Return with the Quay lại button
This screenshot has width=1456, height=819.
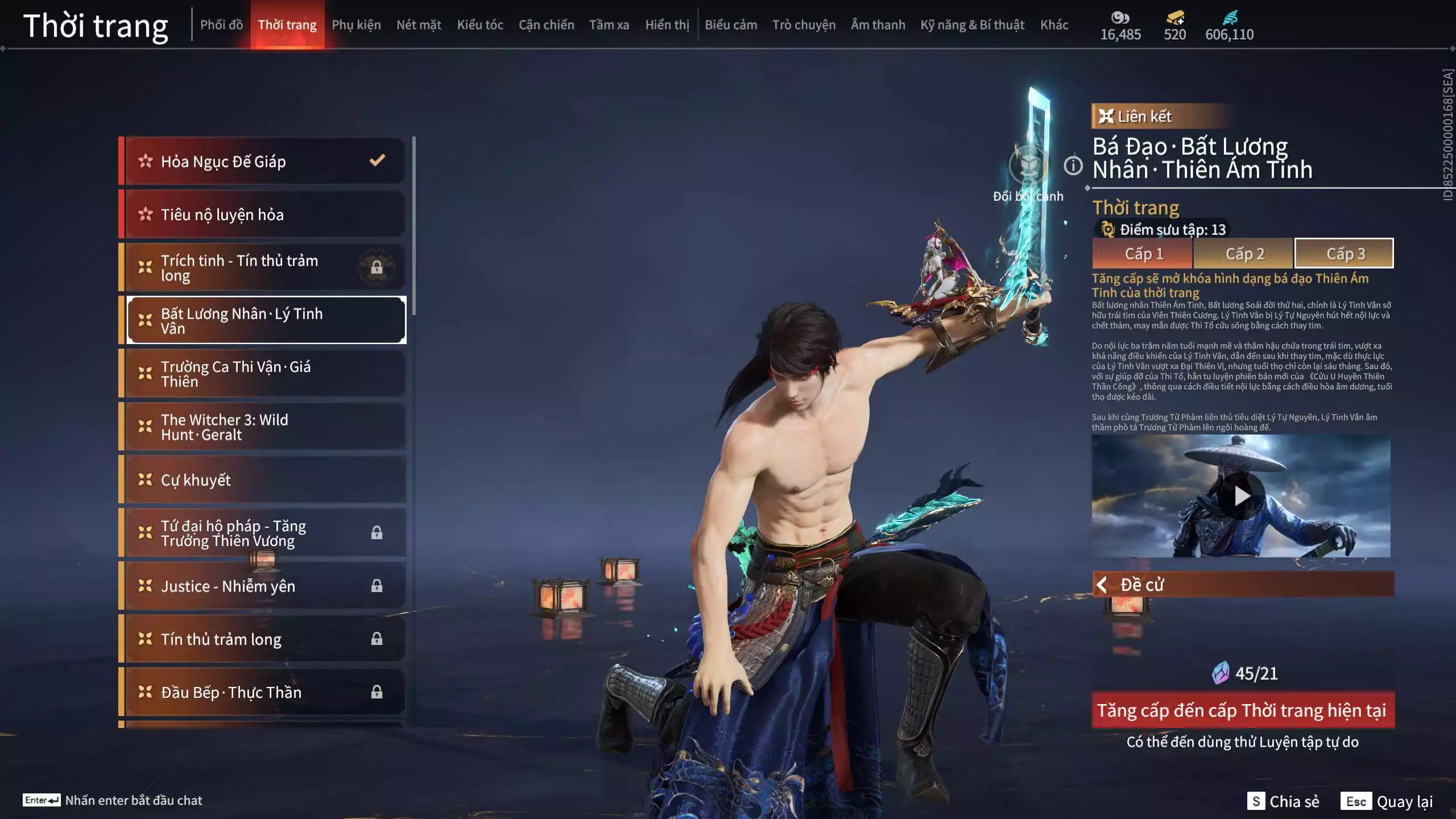click(1388, 801)
